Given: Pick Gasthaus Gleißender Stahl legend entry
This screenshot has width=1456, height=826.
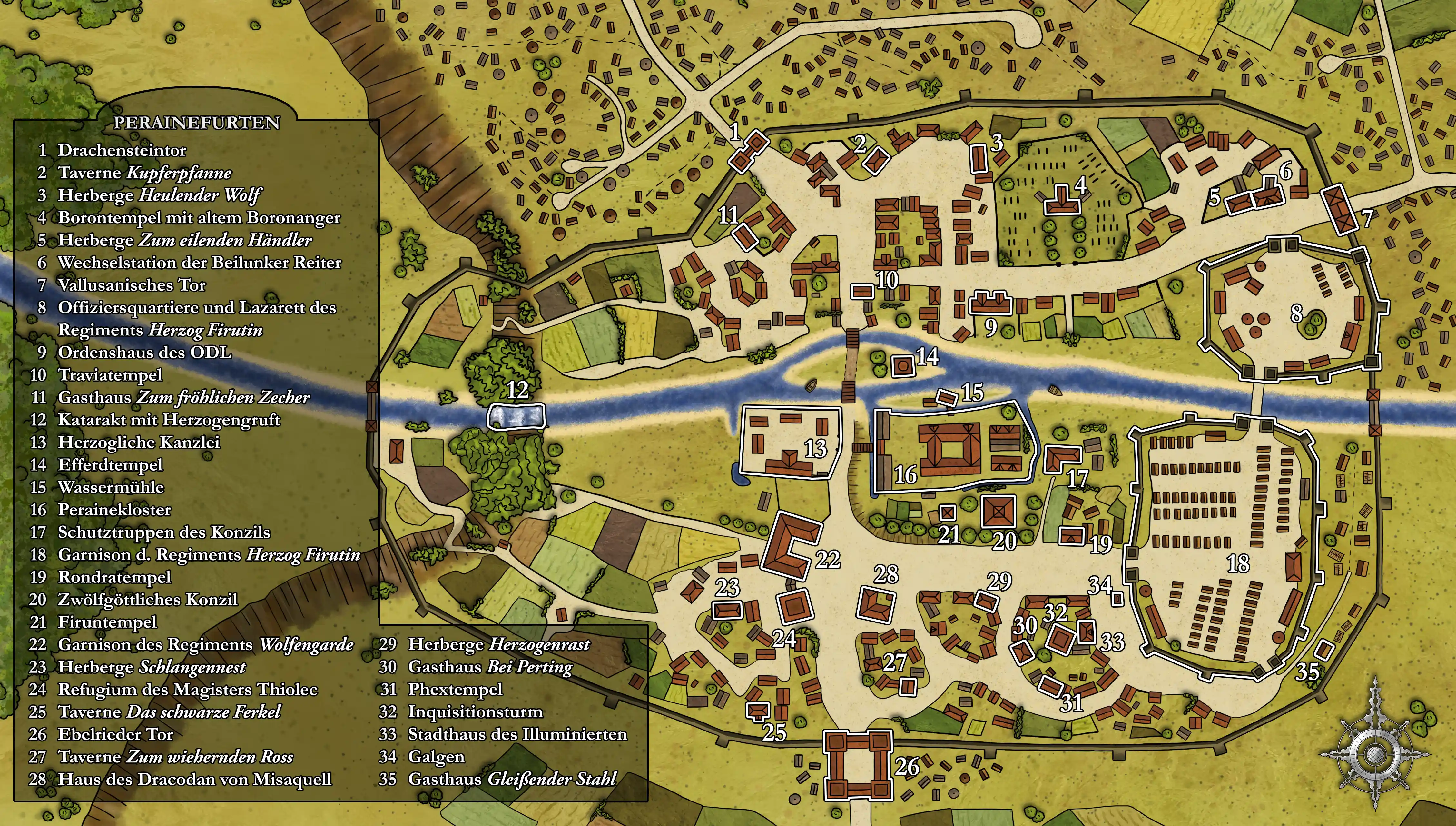Looking at the screenshot, I should pos(511,779).
